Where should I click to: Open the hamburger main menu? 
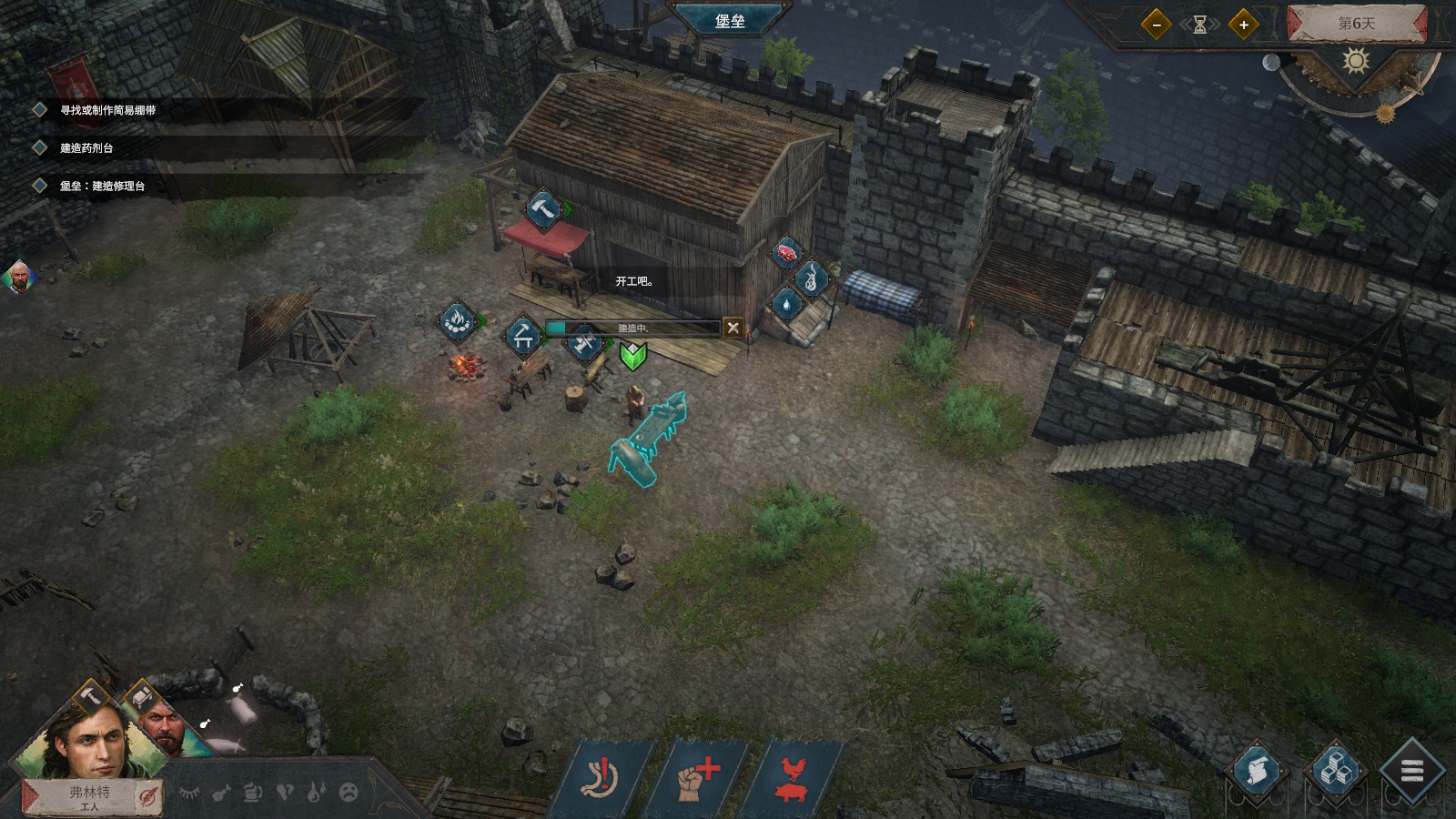point(1411,772)
